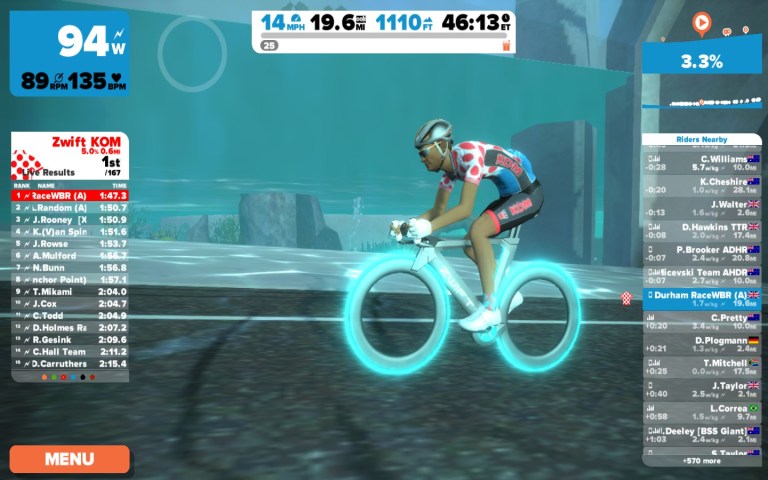Select A.Mulford in the live results

[x=70, y=255]
